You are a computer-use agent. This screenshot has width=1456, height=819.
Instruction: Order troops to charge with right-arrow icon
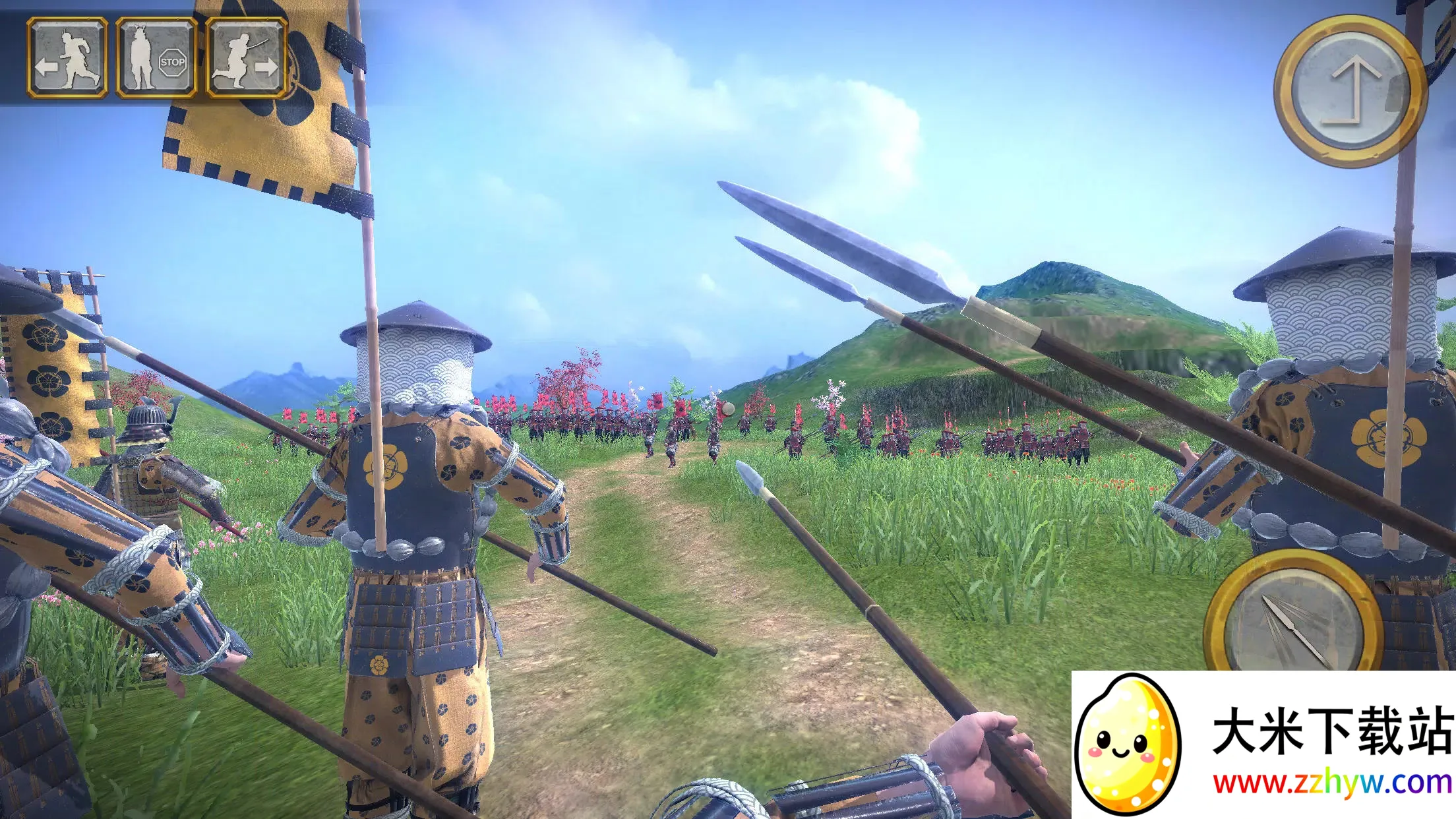point(246,58)
